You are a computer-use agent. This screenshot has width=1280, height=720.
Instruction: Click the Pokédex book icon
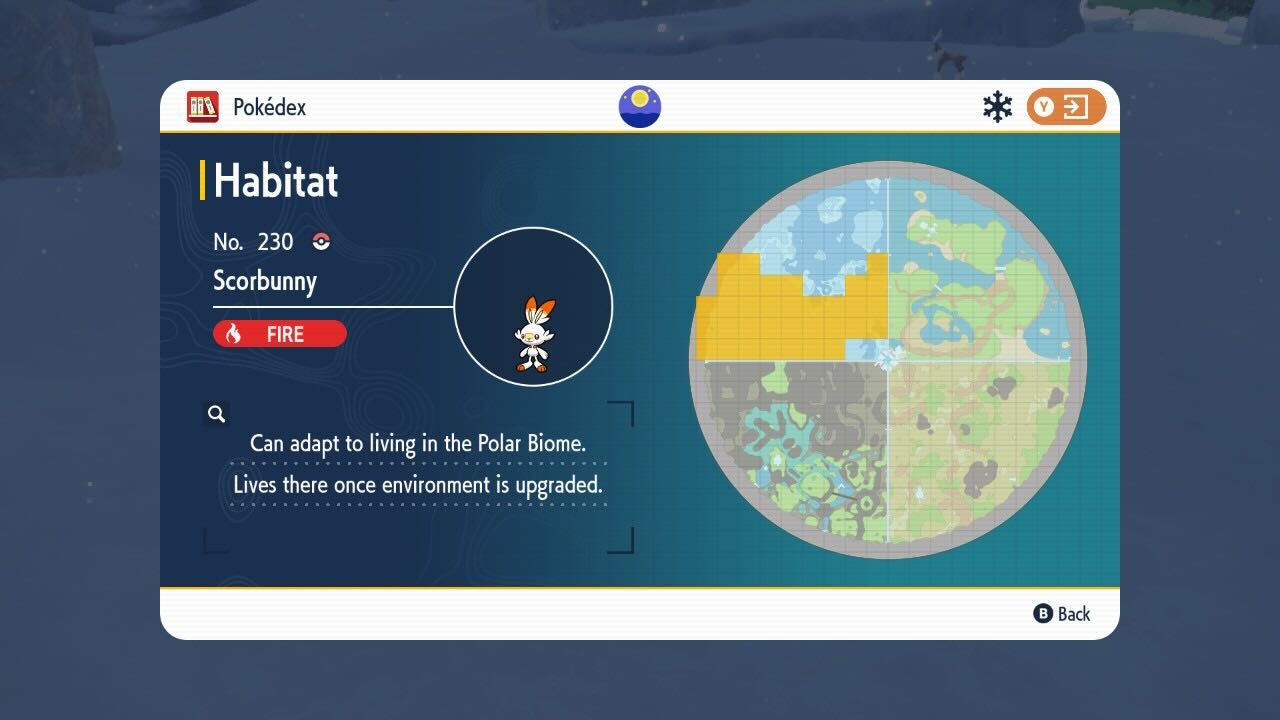203,107
